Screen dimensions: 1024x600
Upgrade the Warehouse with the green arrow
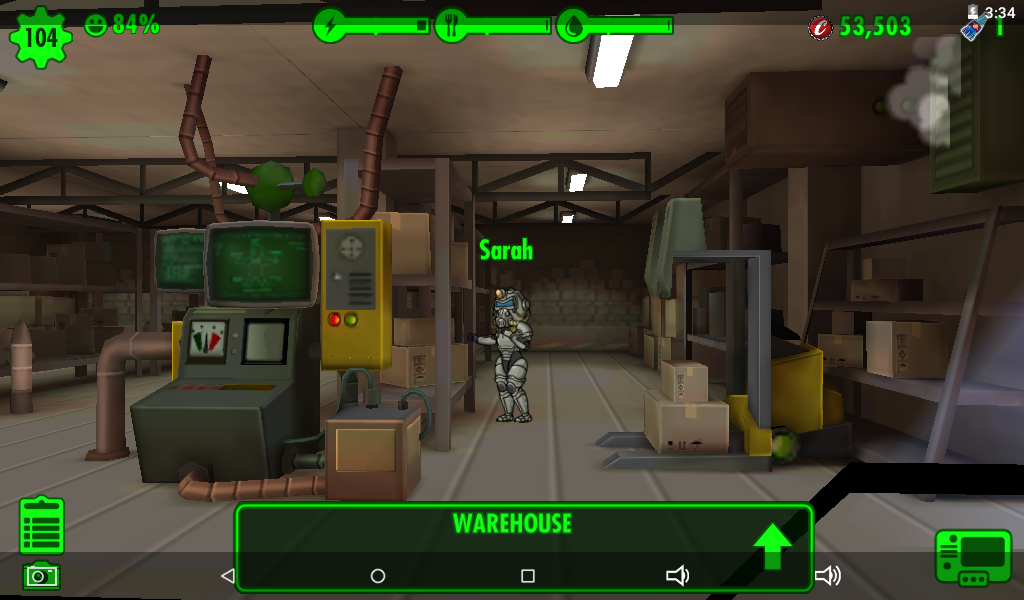(772, 545)
